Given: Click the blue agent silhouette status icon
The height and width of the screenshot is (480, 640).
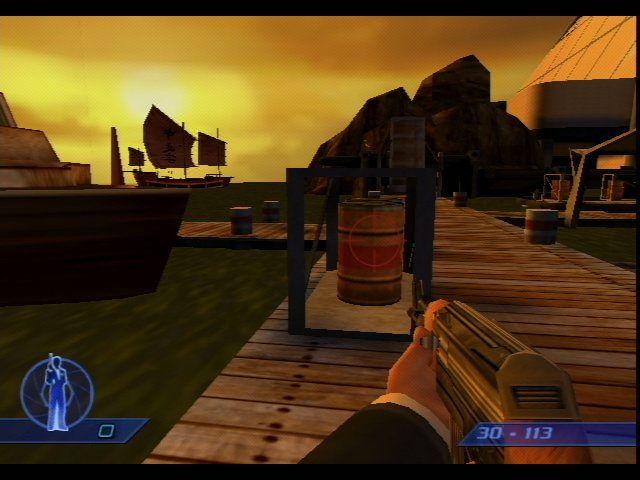Looking at the screenshot, I should tap(56, 392).
